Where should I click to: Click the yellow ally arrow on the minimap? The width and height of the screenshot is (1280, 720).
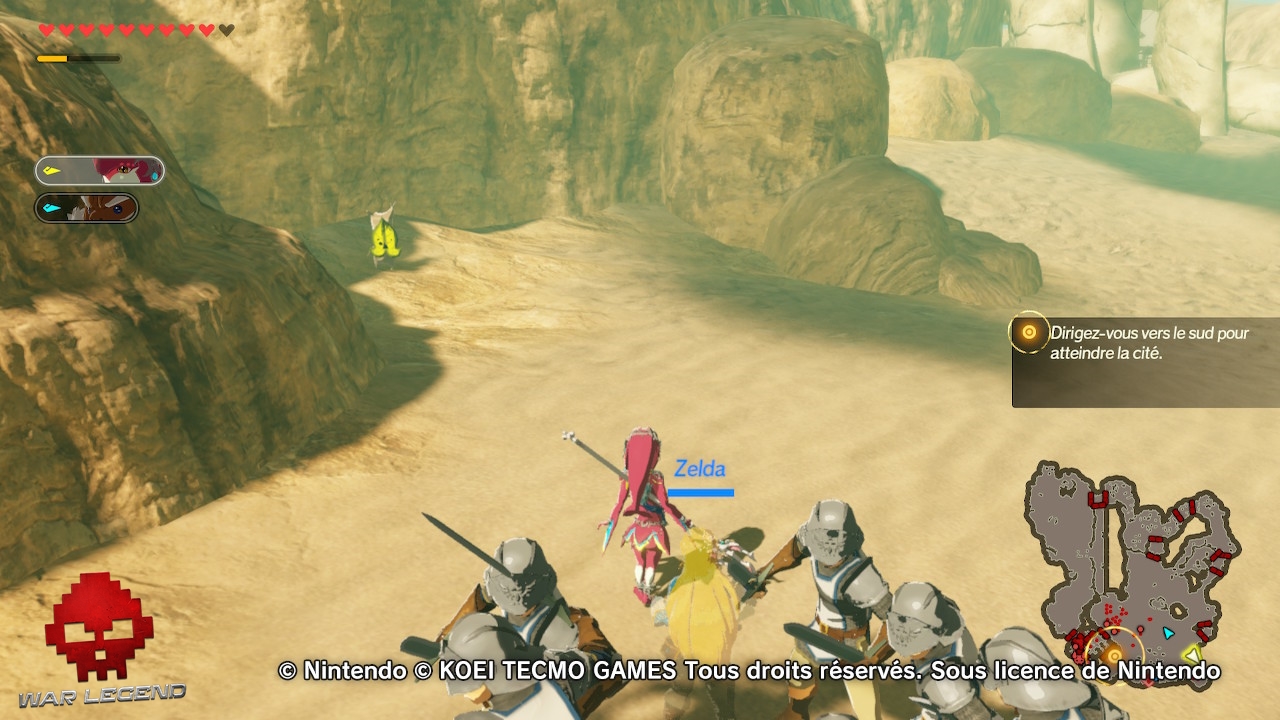pyautogui.click(x=1192, y=653)
